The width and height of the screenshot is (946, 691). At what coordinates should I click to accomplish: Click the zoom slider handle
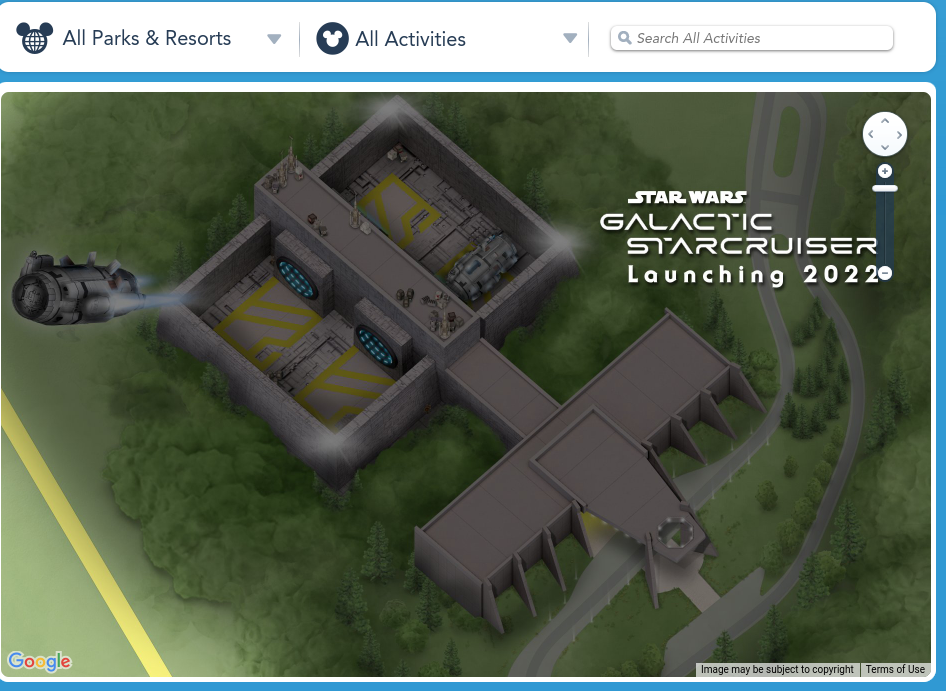885,188
